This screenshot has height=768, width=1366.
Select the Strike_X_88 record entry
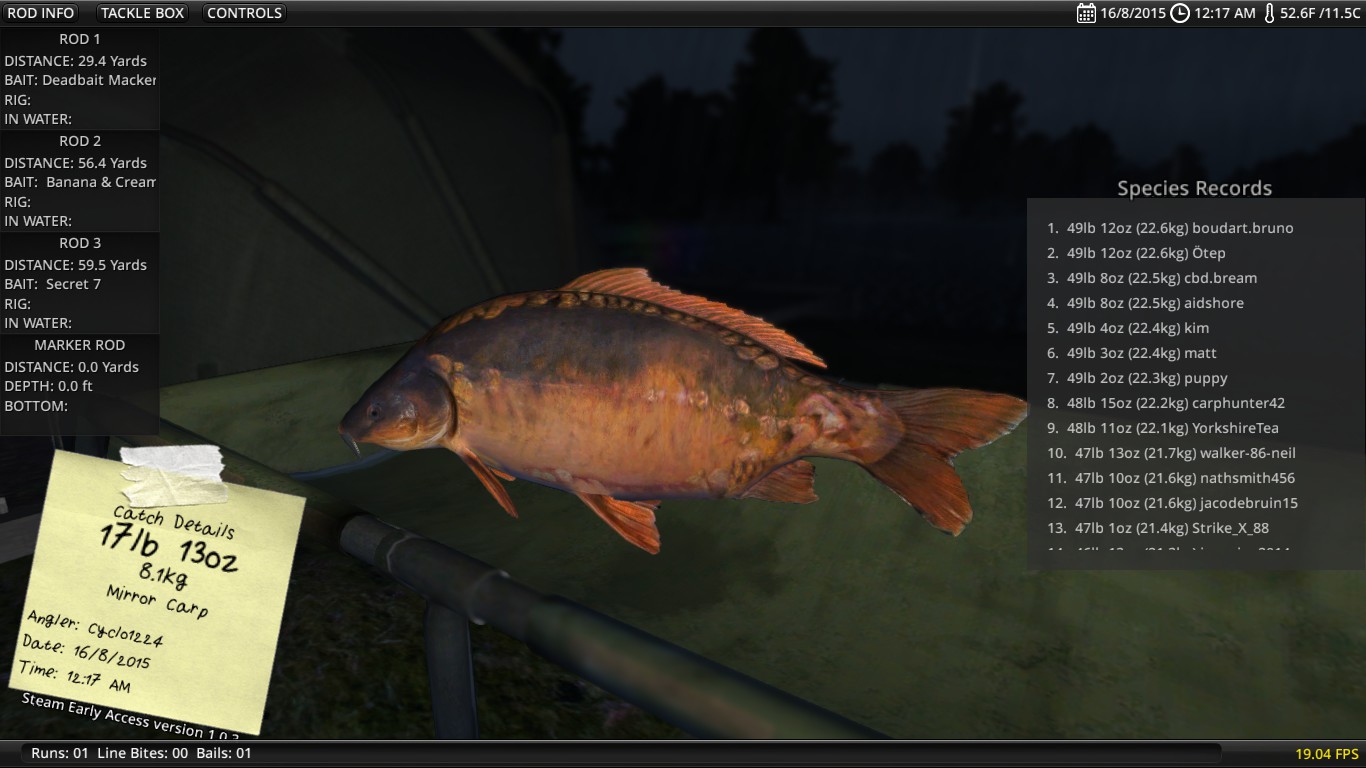[1158, 528]
